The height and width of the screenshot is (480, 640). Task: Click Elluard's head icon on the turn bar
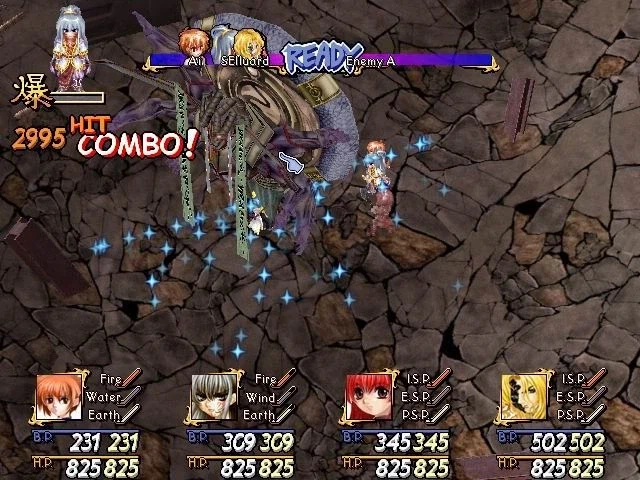(246, 46)
